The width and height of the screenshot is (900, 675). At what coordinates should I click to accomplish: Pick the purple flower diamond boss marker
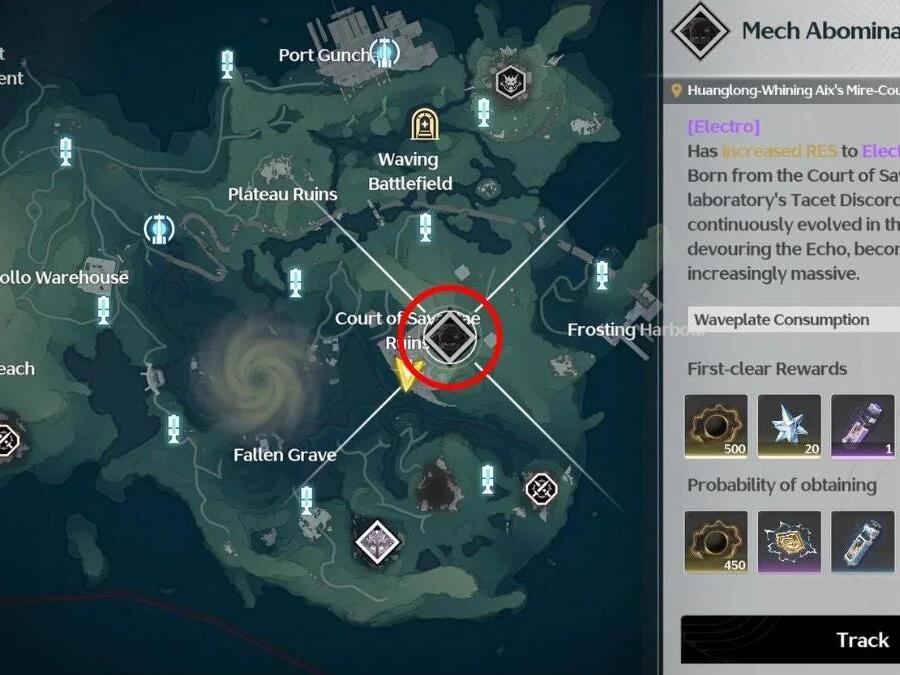(378, 541)
